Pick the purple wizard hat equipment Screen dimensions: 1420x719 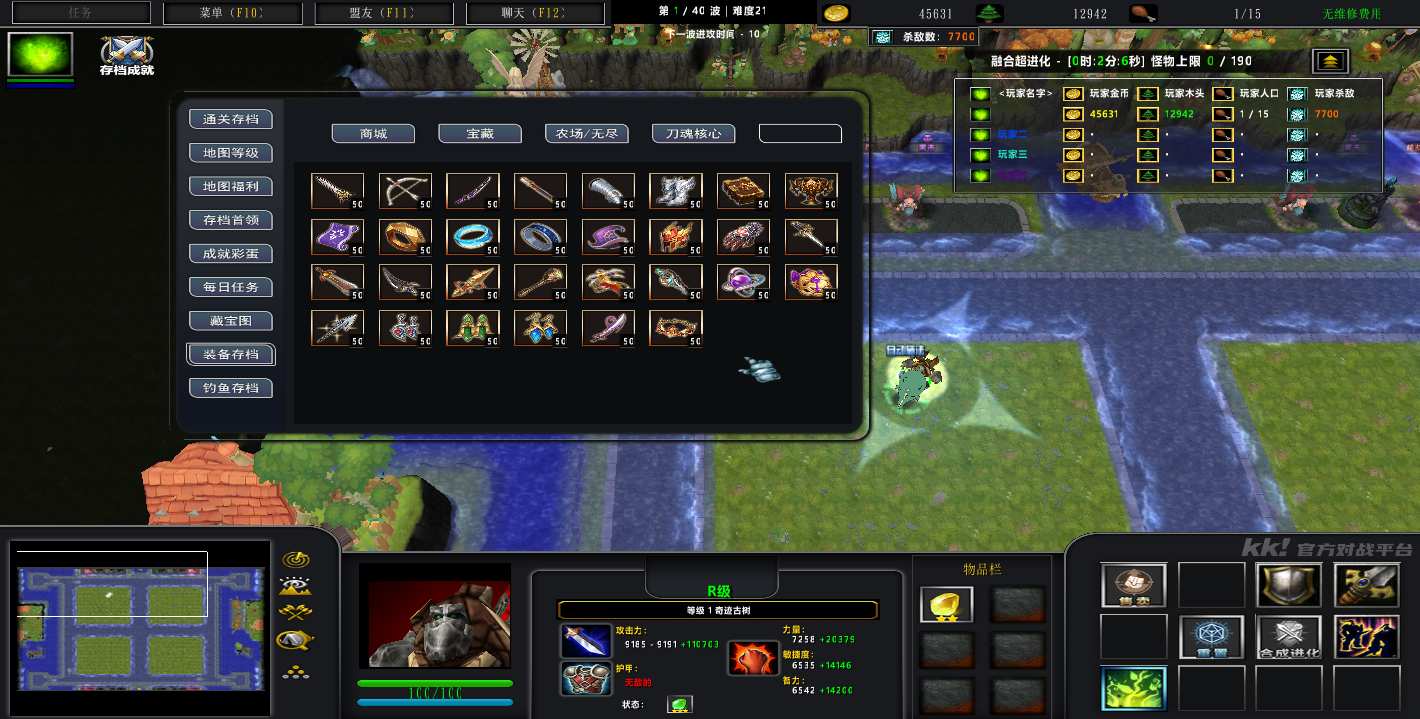click(608, 237)
